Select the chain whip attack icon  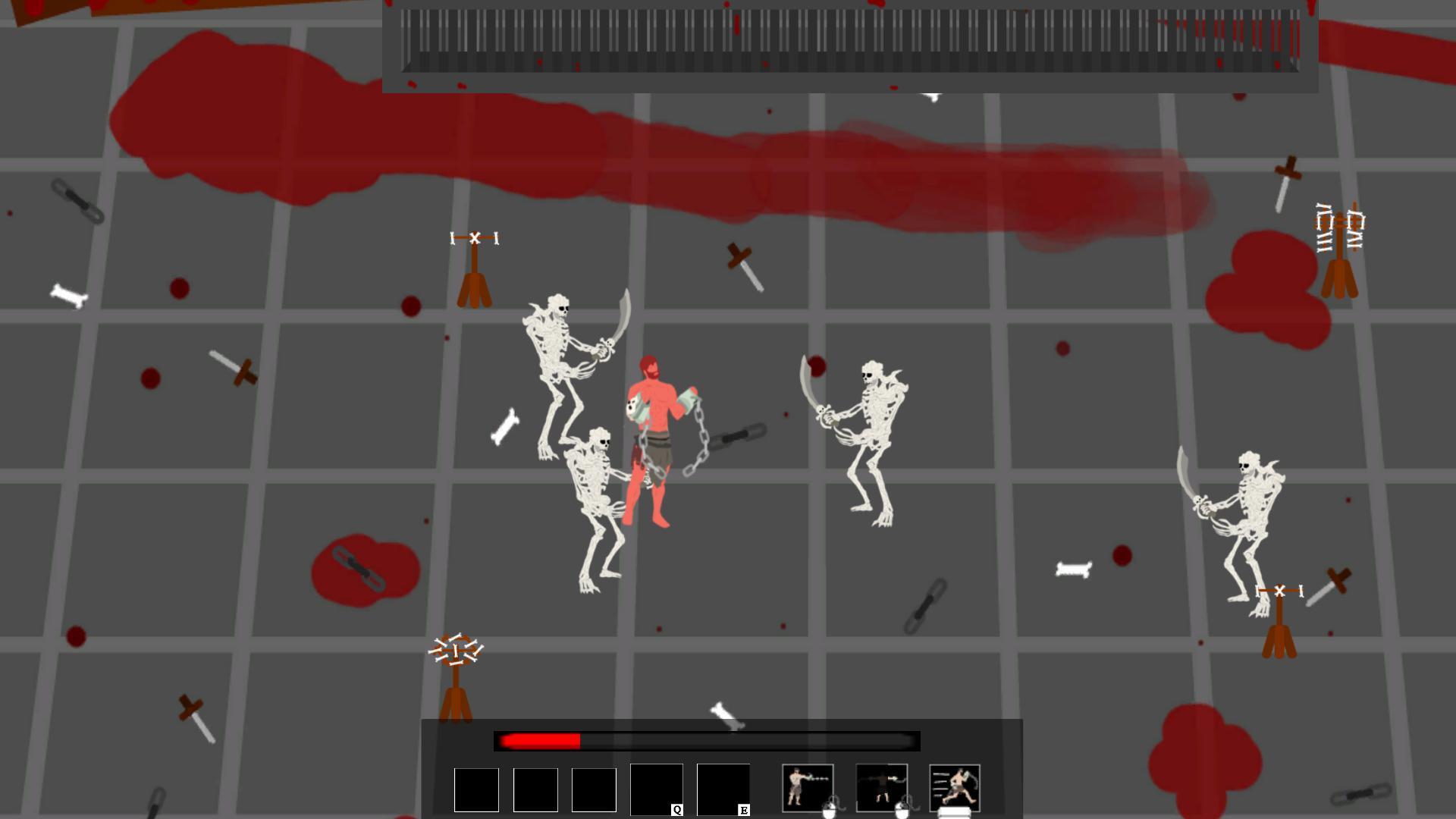tap(808, 789)
